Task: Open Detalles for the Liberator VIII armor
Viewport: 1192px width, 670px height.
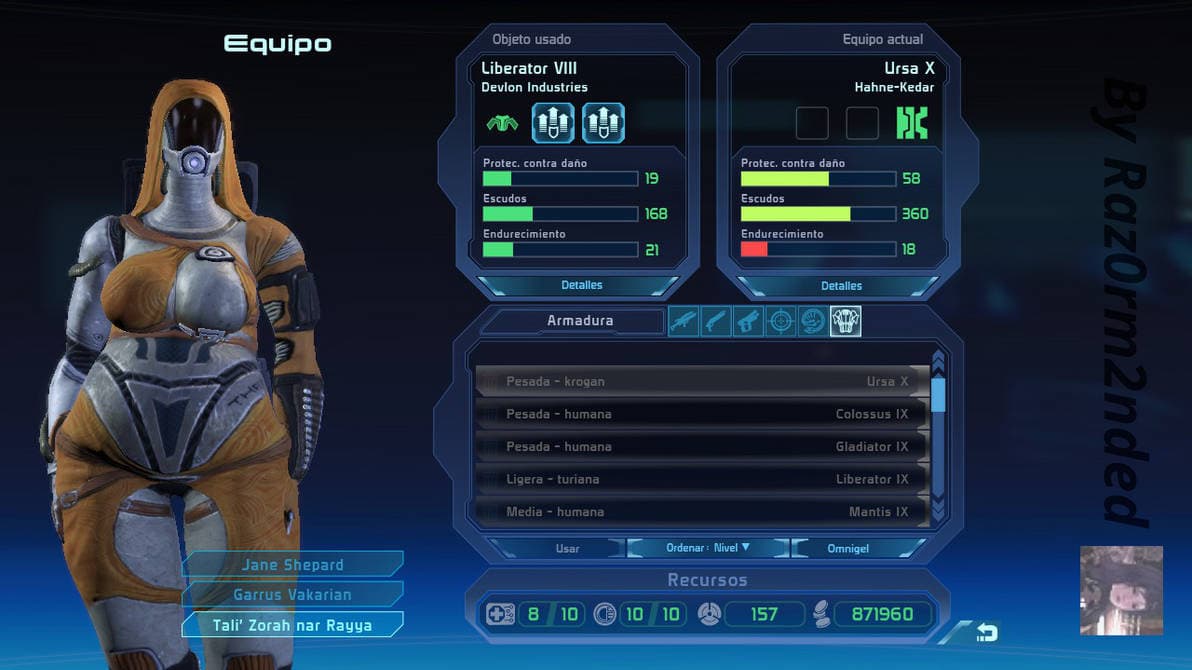Action: point(581,285)
